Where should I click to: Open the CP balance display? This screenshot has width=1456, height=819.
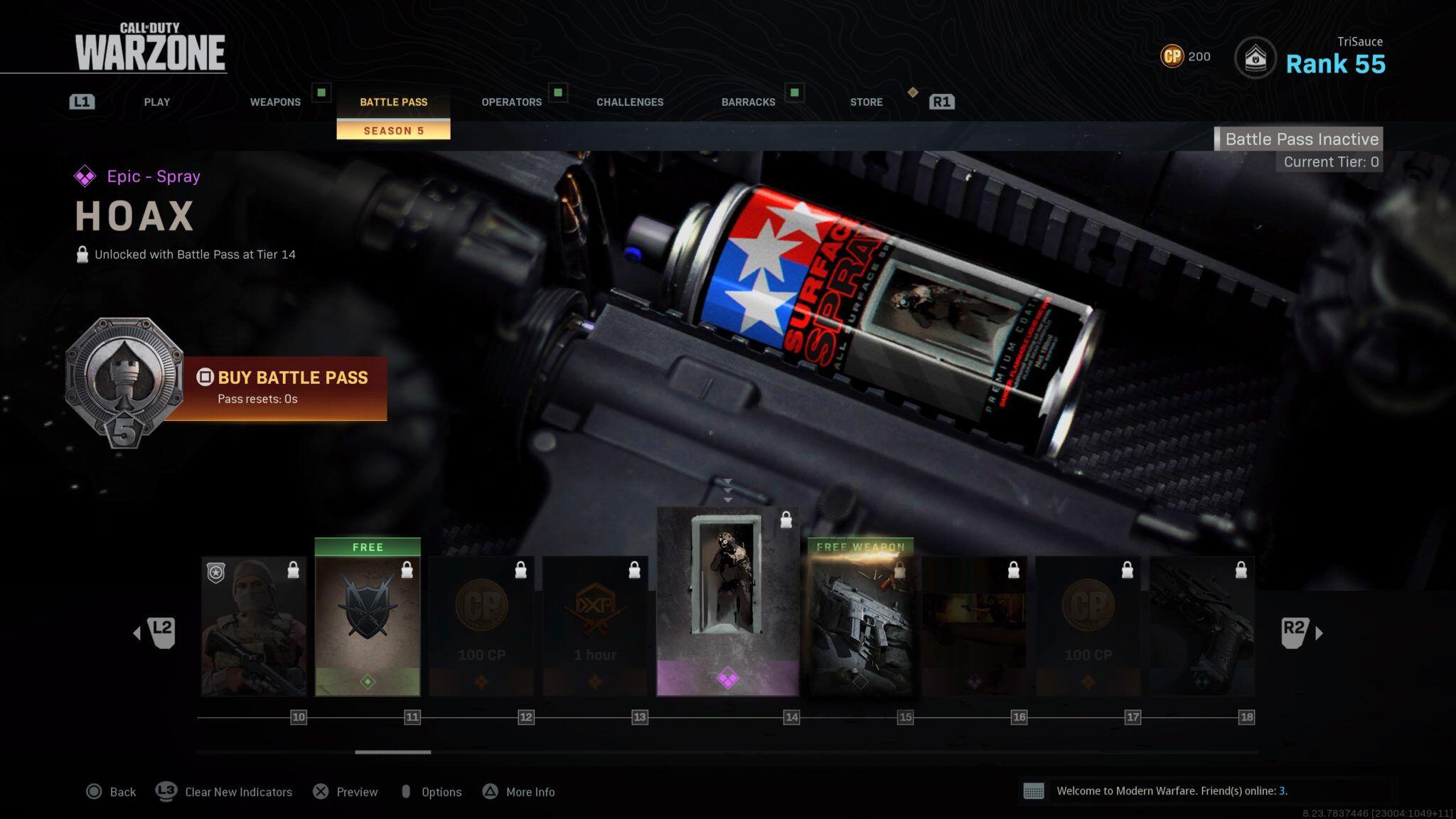point(1184,56)
